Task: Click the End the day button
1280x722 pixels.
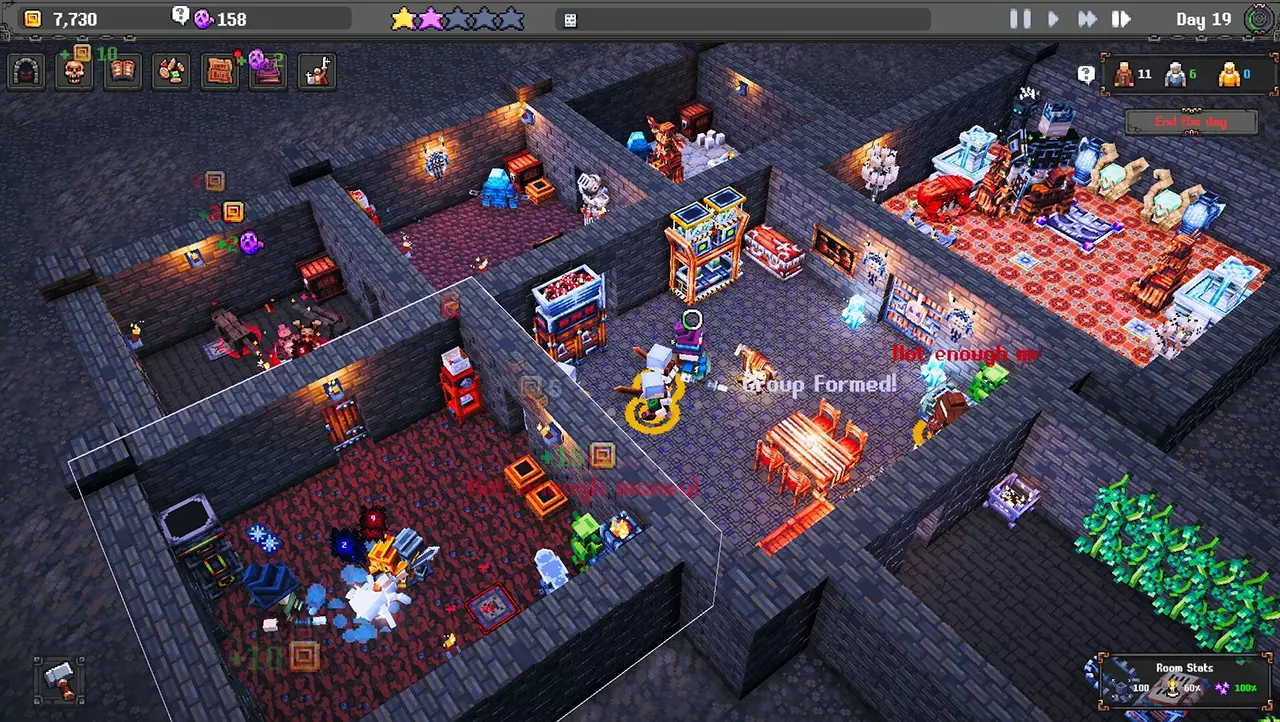Action: pyautogui.click(x=1190, y=121)
